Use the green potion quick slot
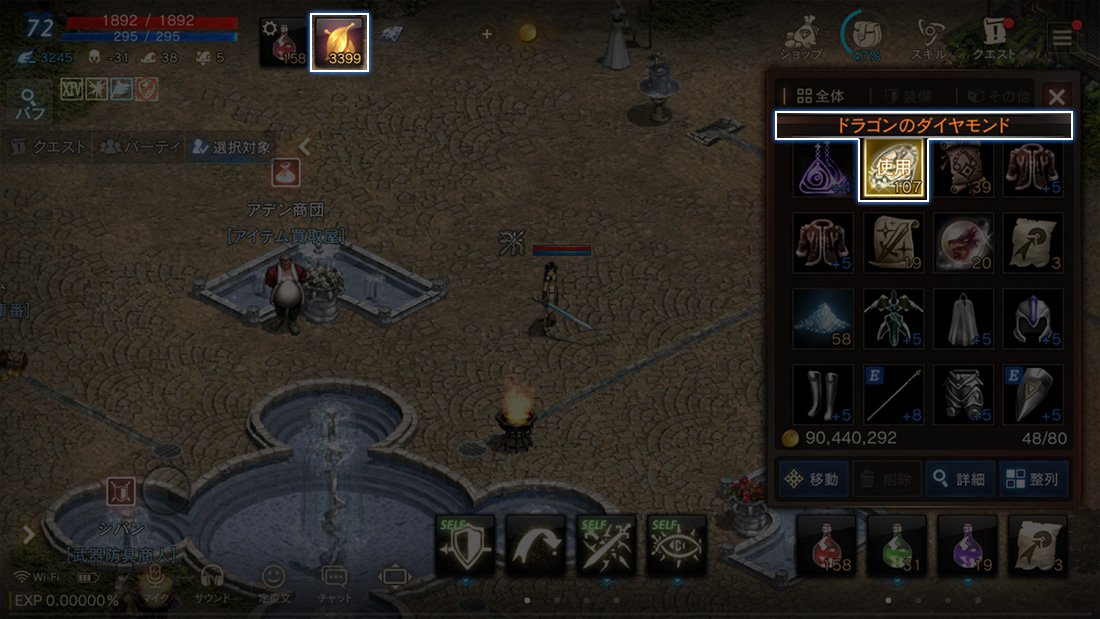1100x619 pixels. [x=897, y=545]
